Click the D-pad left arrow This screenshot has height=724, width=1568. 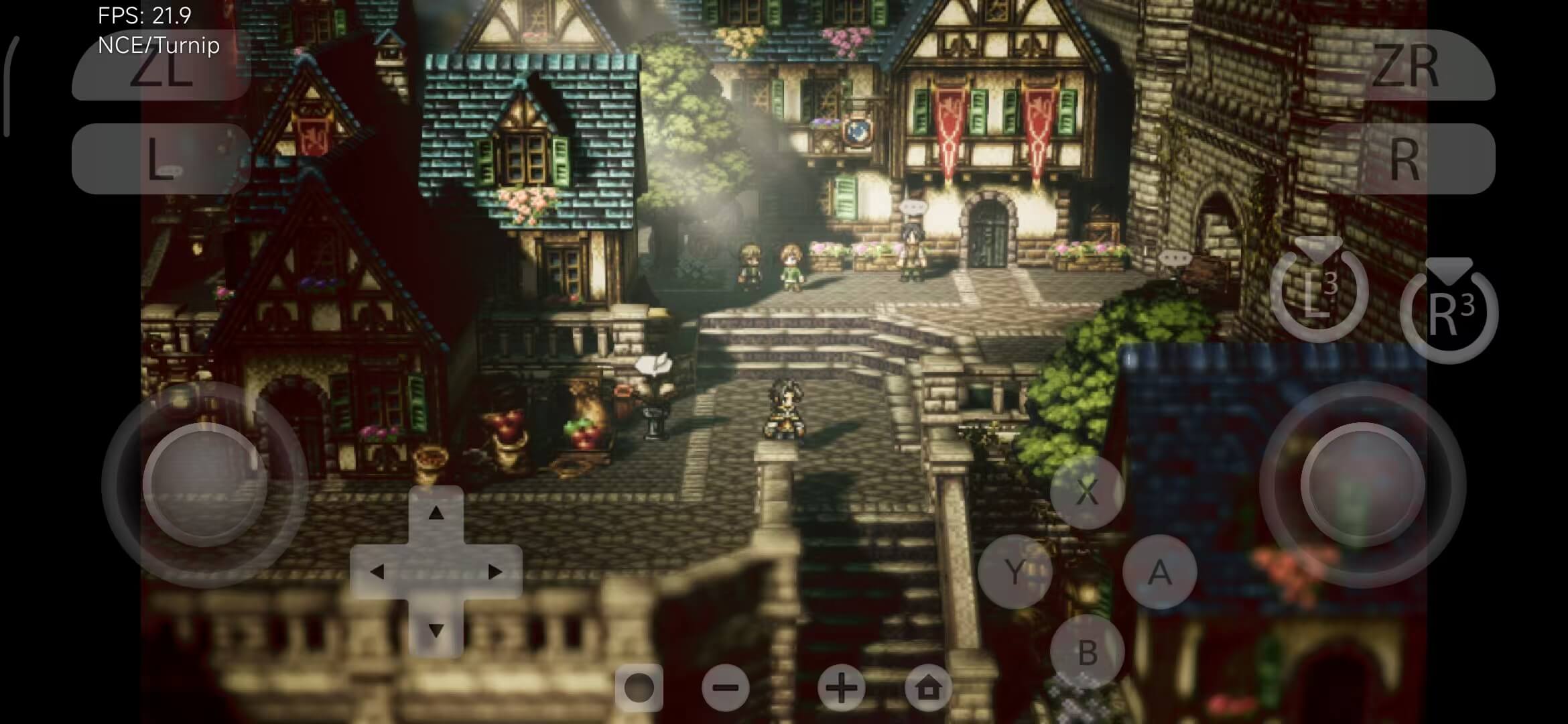click(377, 572)
